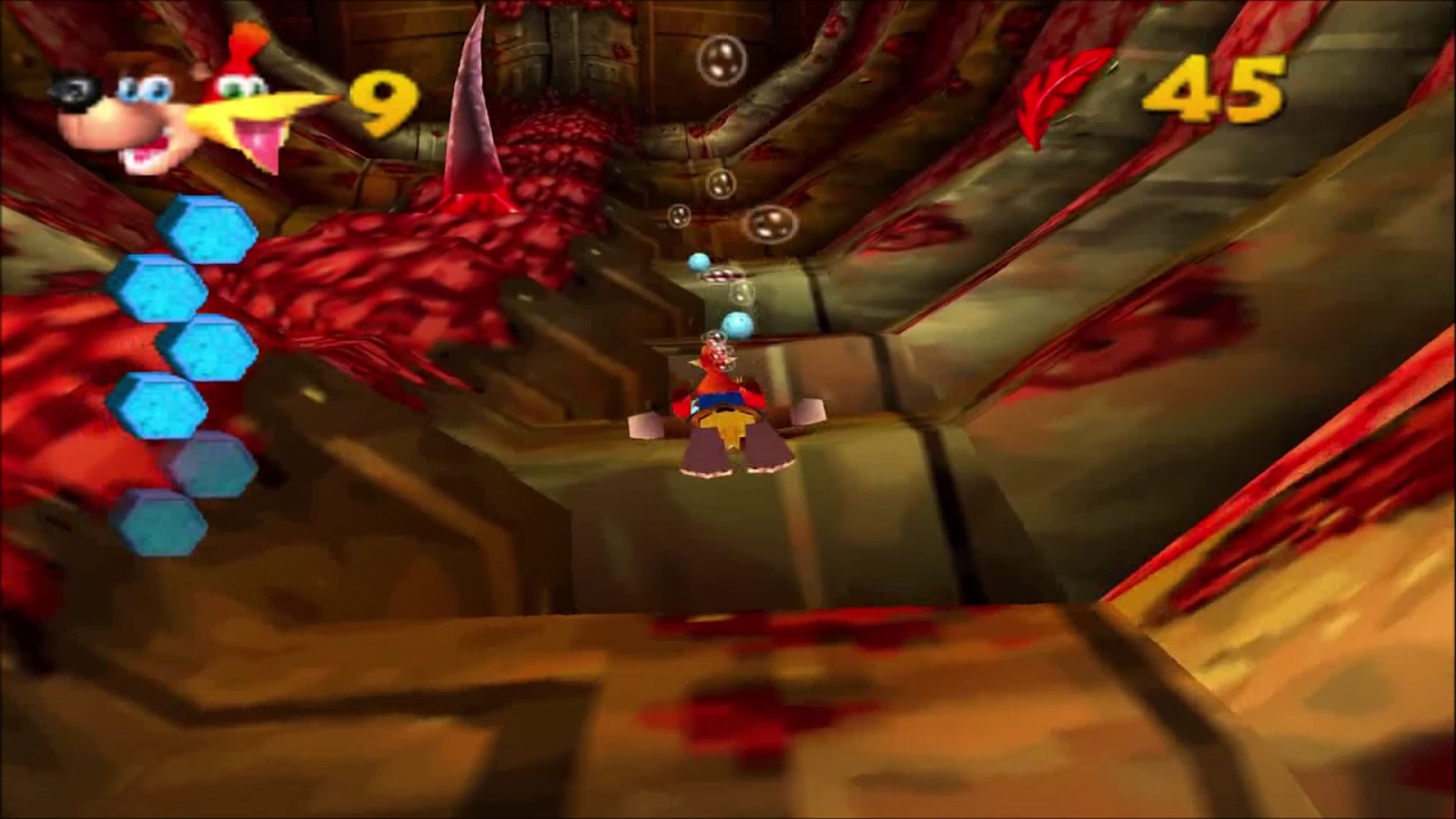Select the pair of bubbles right of center

(769, 221)
